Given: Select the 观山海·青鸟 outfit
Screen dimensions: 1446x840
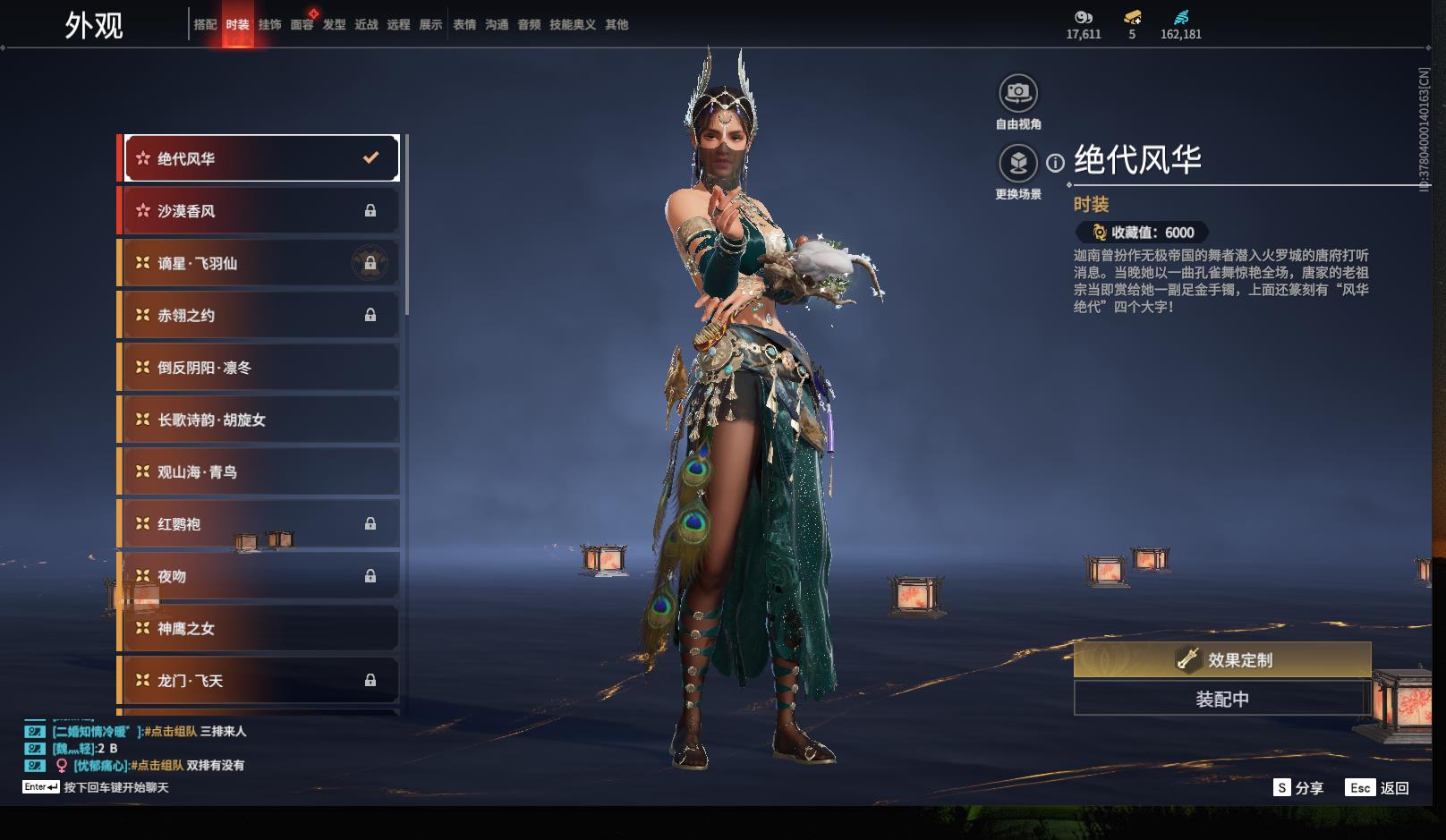Looking at the screenshot, I should [259, 471].
